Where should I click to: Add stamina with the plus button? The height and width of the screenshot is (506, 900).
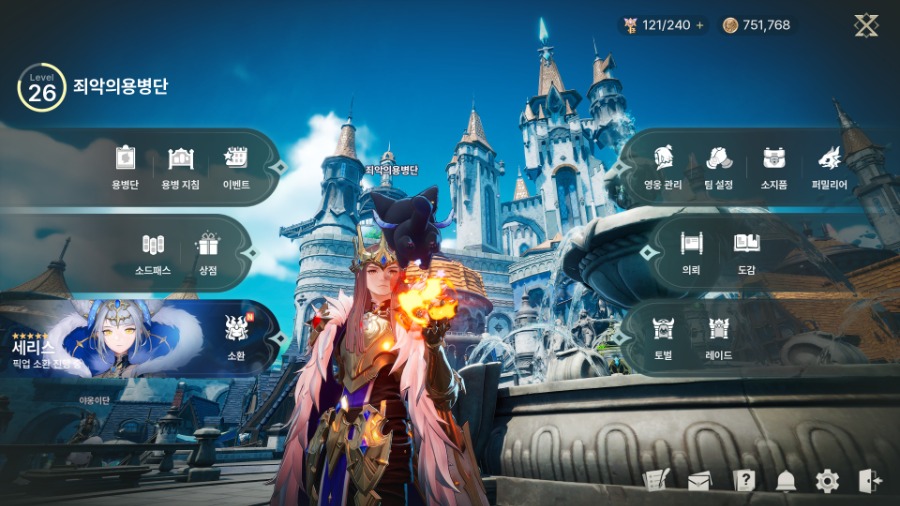[700, 25]
